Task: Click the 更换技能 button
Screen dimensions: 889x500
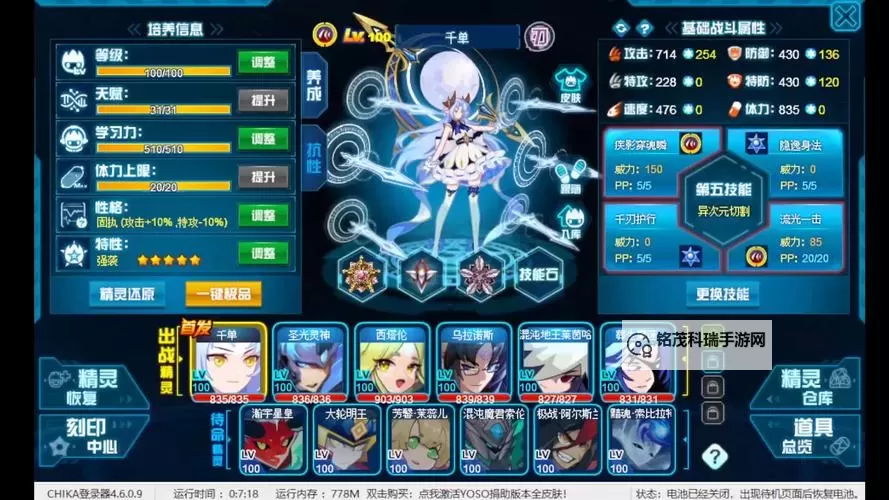Action: click(x=722, y=294)
